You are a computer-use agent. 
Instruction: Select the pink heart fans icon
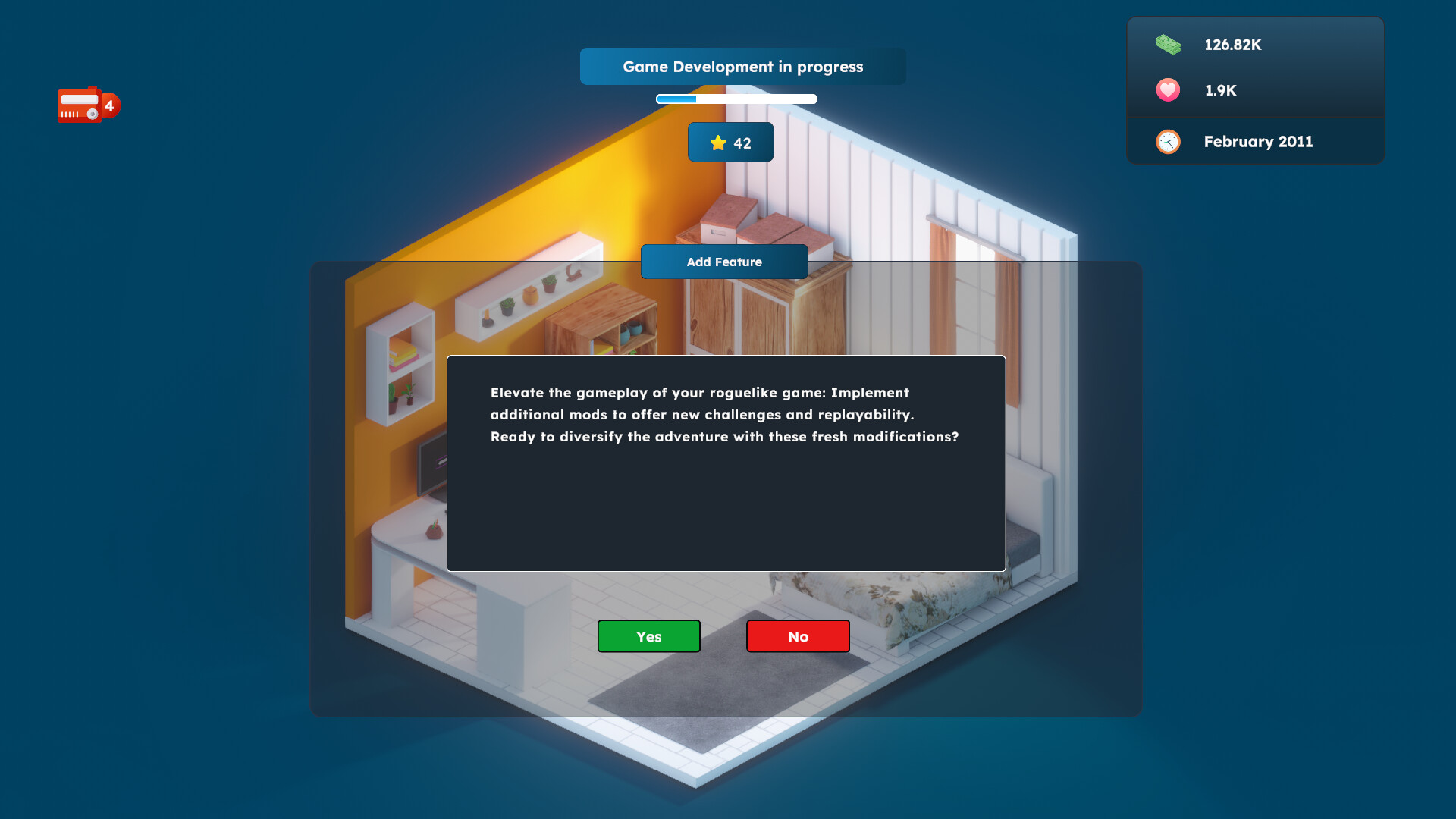click(x=1167, y=89)
